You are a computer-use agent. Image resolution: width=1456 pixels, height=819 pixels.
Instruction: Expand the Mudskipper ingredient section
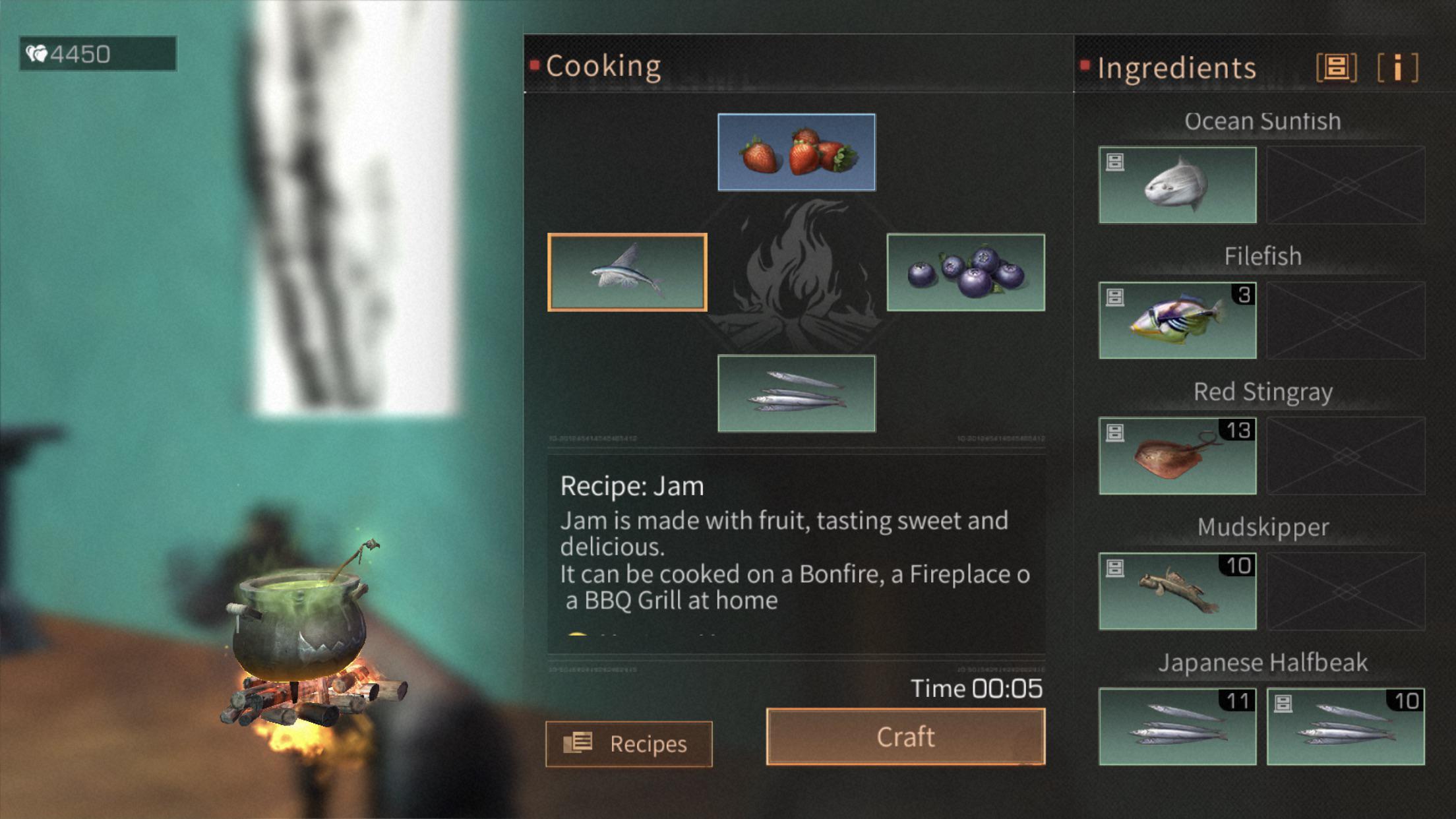(x=1263, y=526)
